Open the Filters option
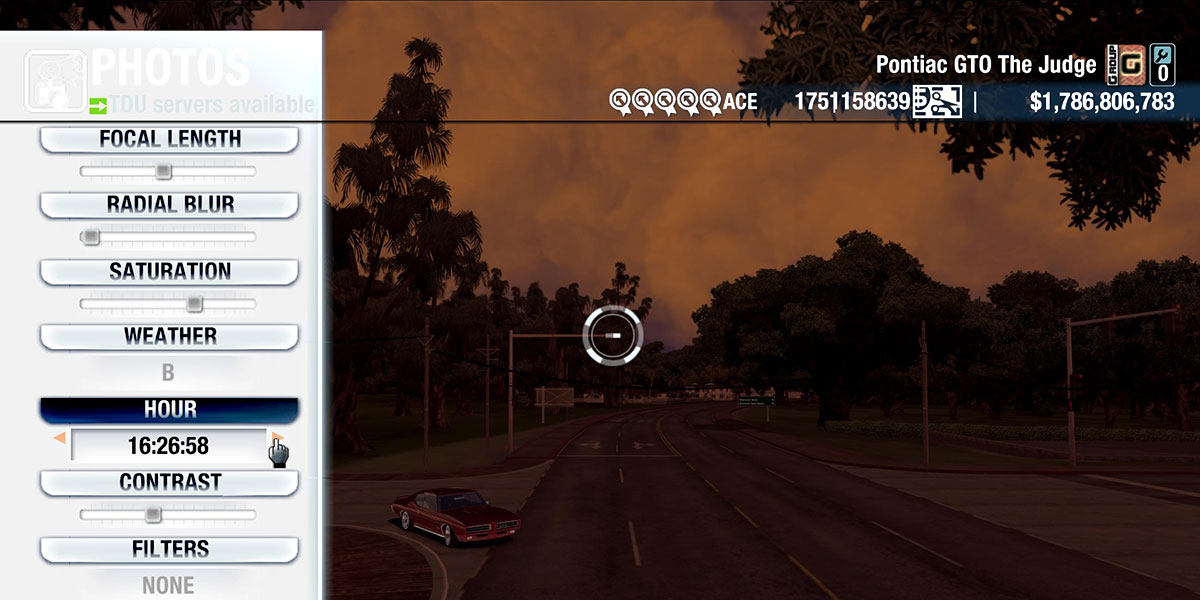1200x600 pixels. coord(169,549)
